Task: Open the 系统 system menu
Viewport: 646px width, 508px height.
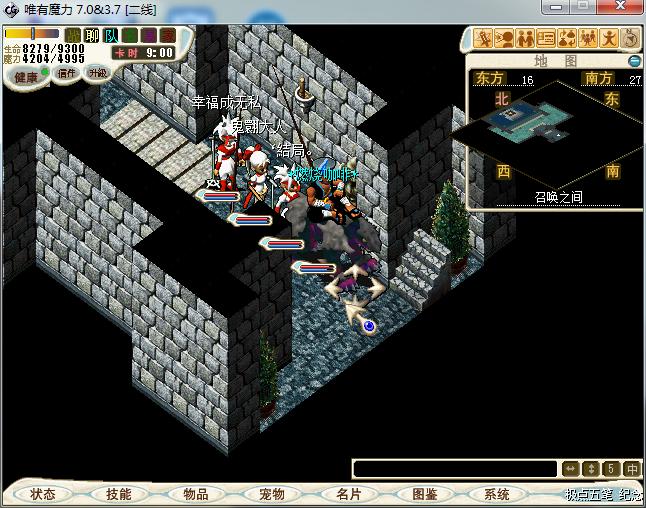Action: (497, 494)
